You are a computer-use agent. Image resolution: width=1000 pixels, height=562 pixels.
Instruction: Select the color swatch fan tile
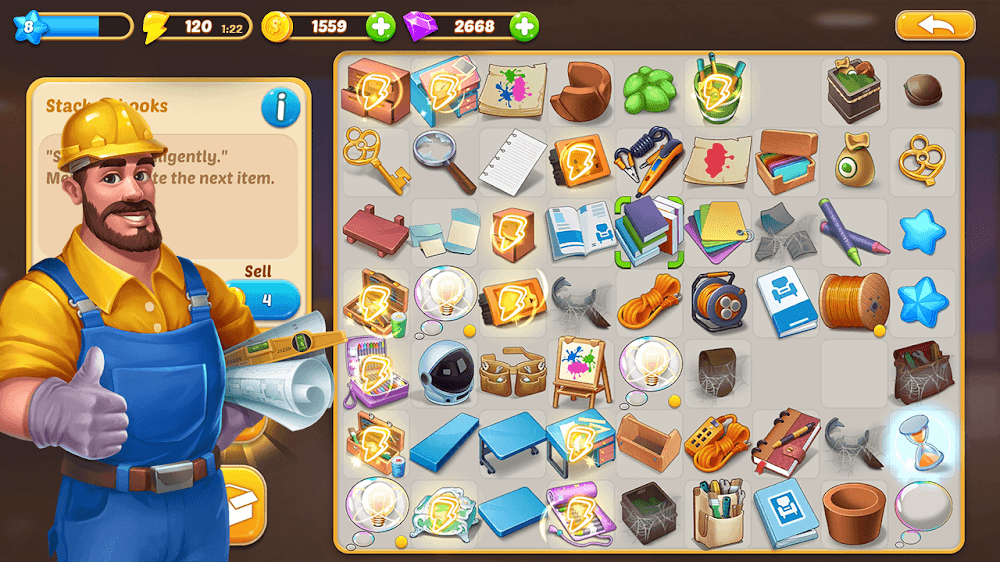coord(717,230)
